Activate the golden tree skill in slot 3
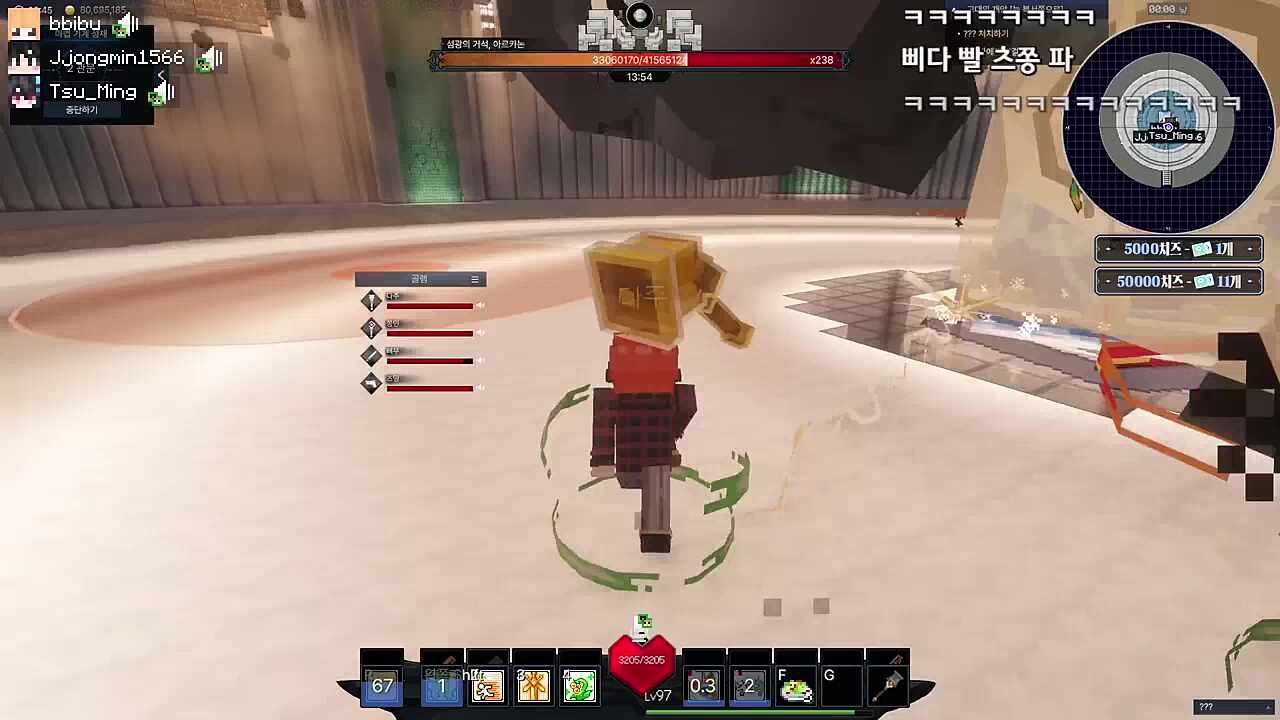Image resolution: width=1280 pixels, height=720 pixels. 533,685
